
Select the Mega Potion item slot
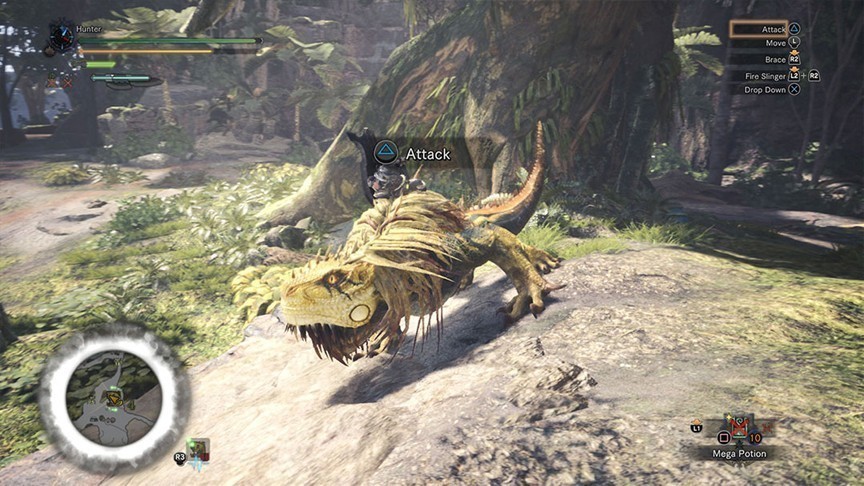coord(740,430)
